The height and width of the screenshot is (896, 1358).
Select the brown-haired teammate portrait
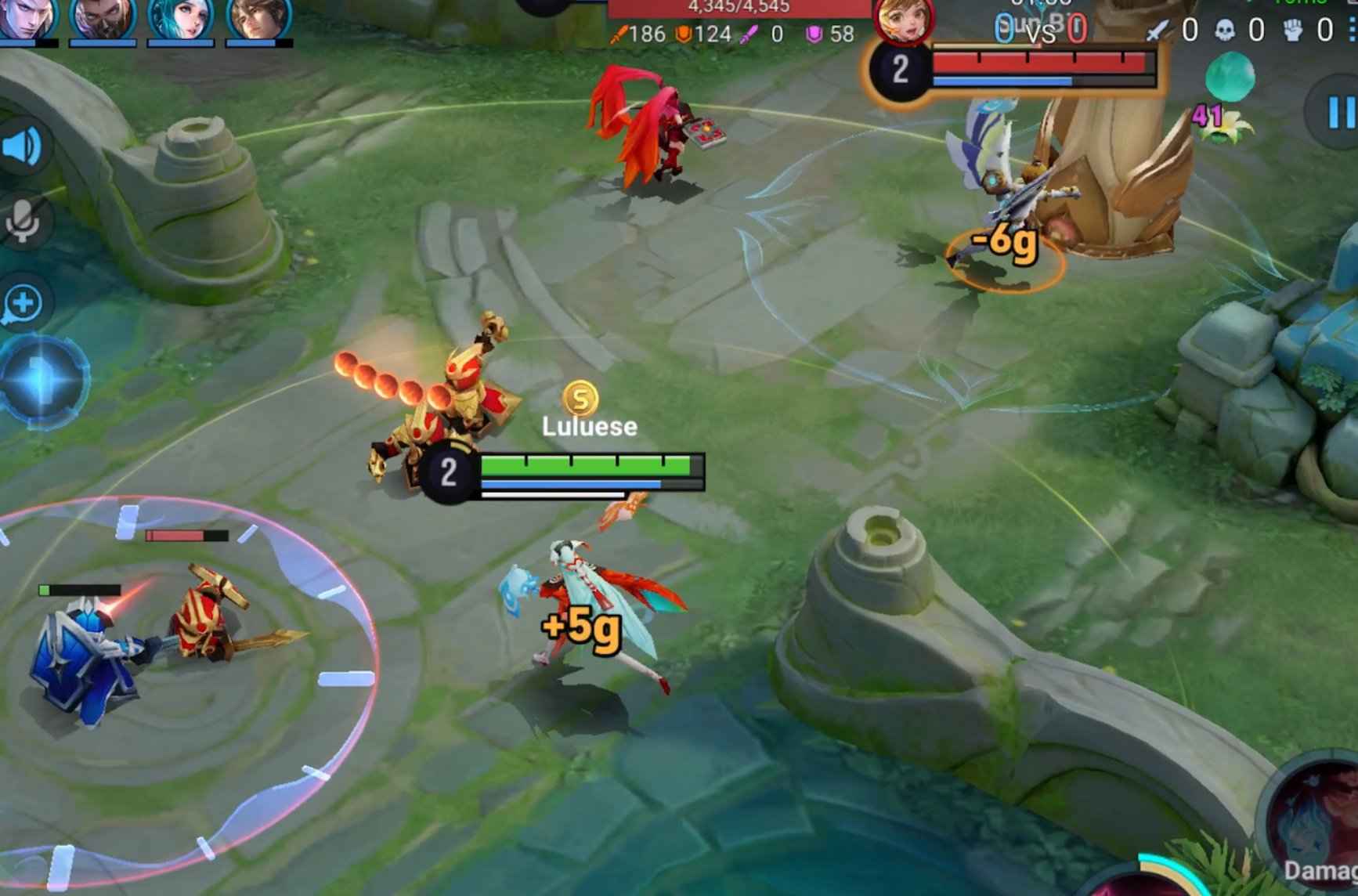[x=258, y=17]
